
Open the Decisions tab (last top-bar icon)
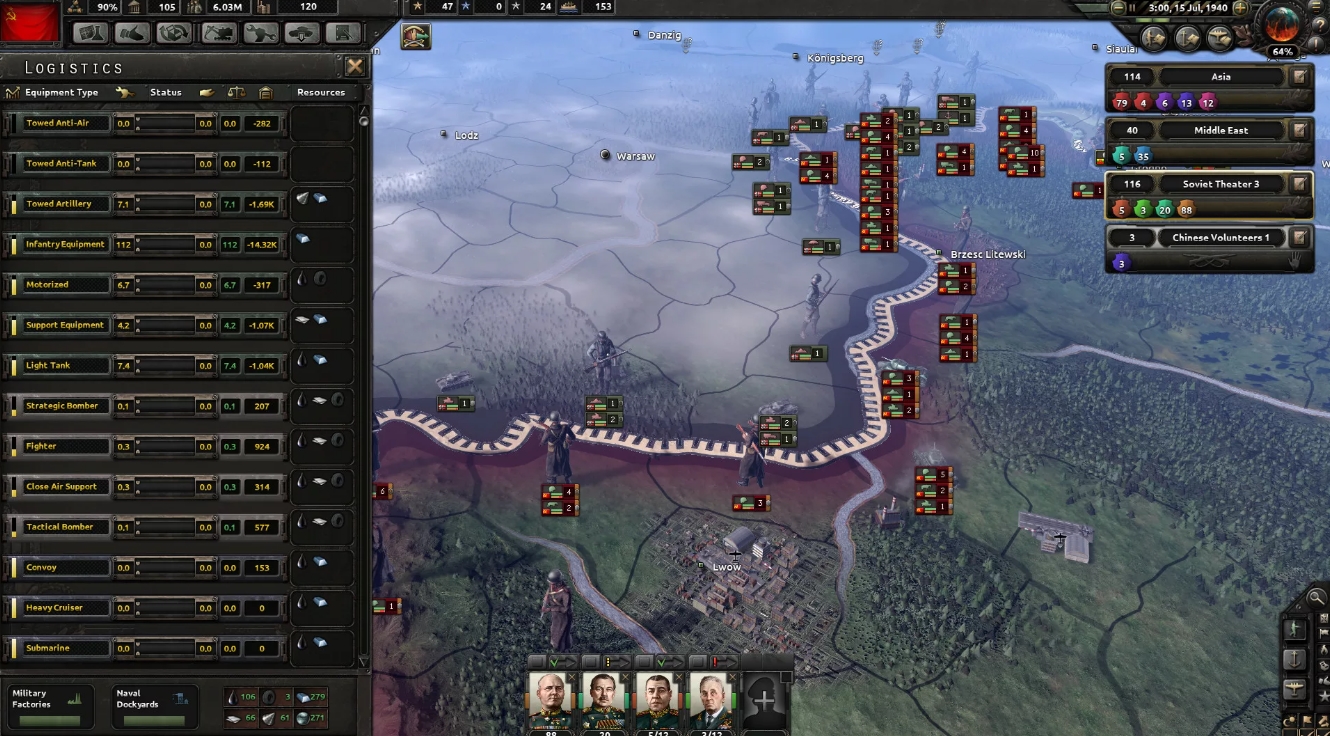[344, 32]
